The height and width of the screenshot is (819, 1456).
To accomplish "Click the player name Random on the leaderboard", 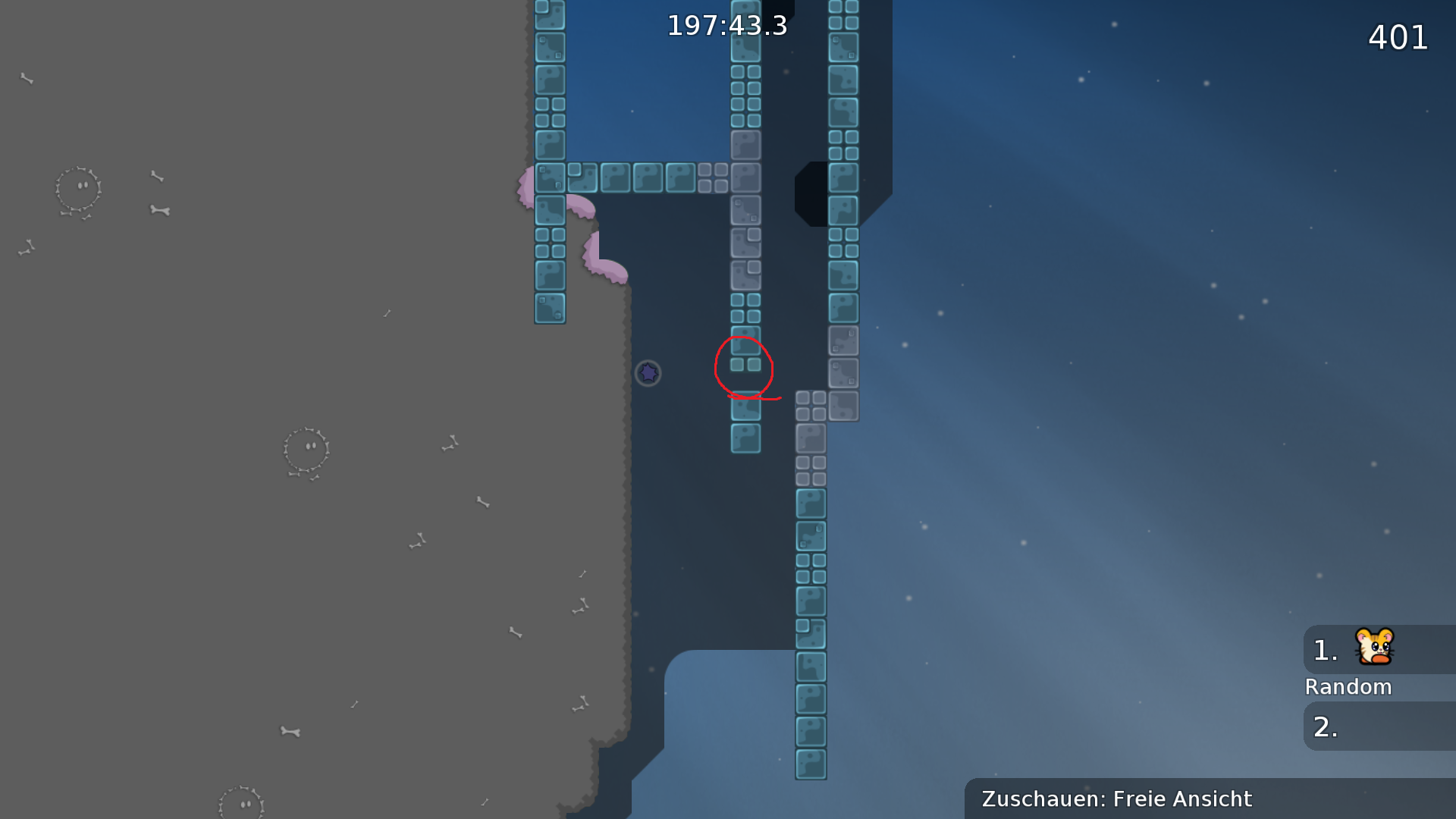I will (x=1348, y=686).
